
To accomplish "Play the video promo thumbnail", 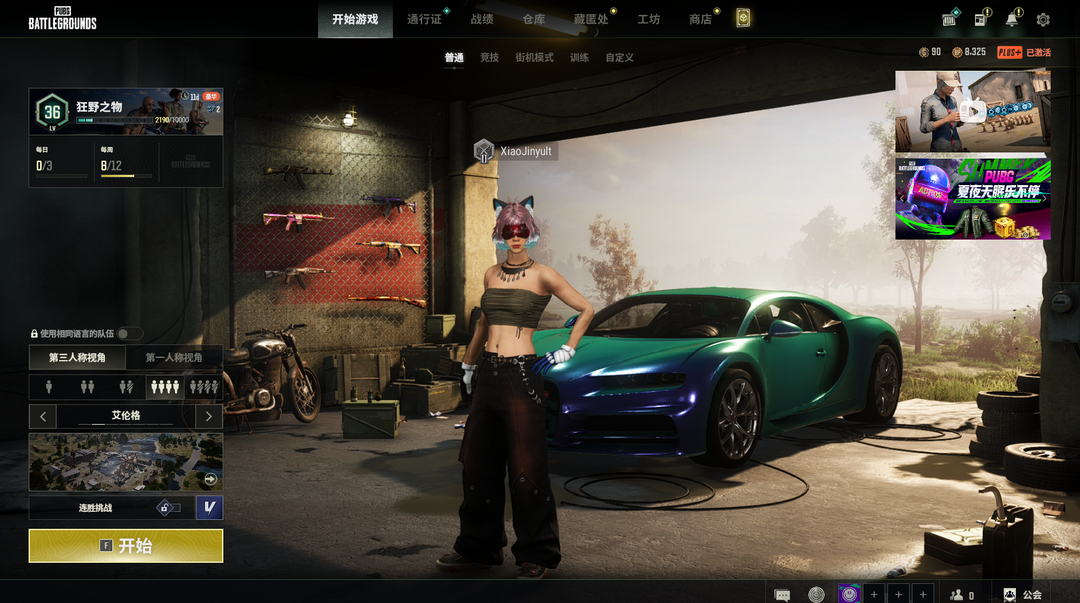I will (972, 110).
